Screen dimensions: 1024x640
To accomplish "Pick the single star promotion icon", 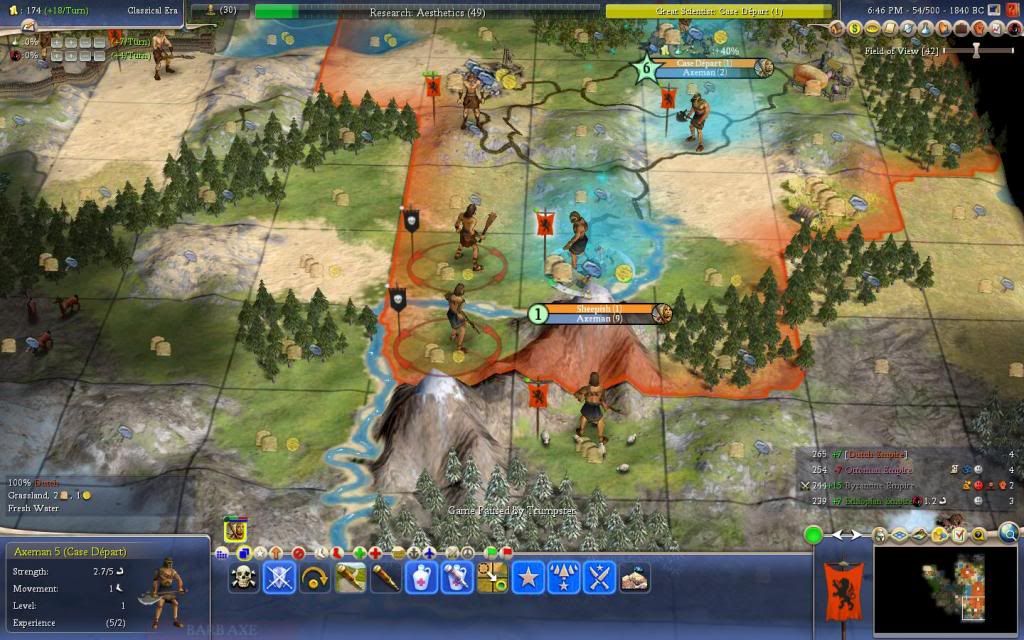I will [x=527, y=578].
